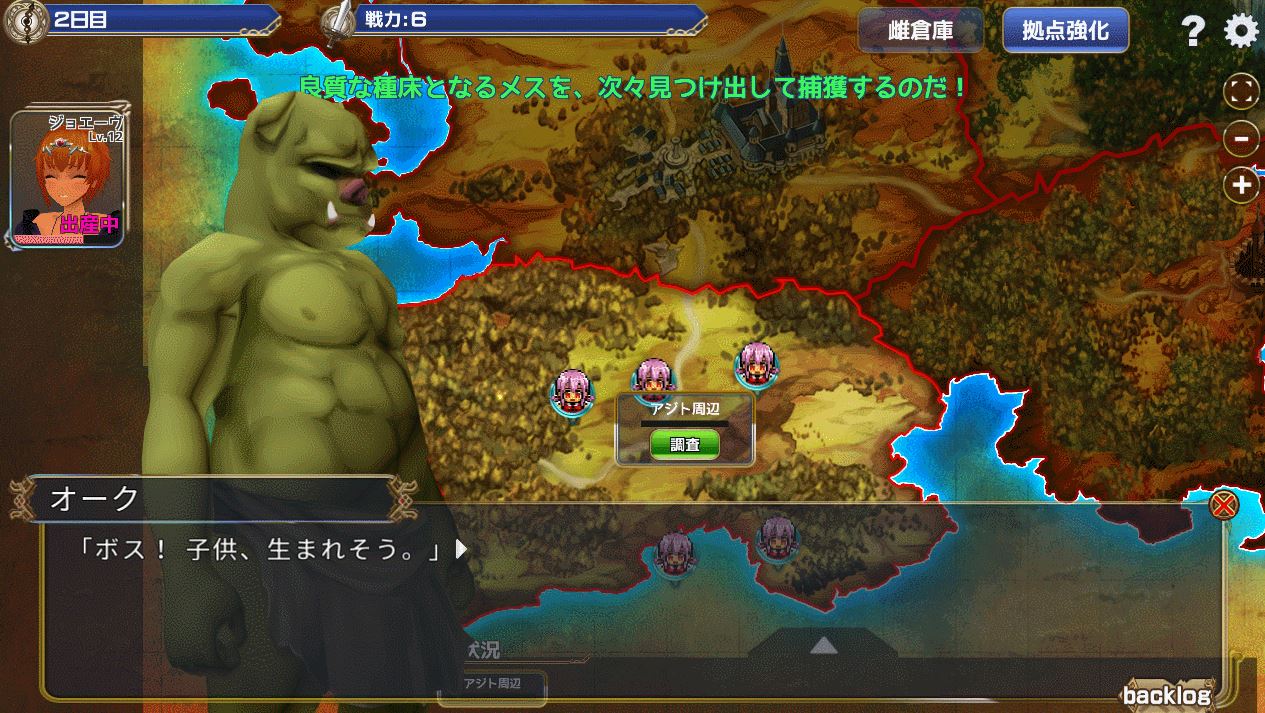Screen dimensions: 1265x713
Task: Open the 拠点強化 base upgrade menu
Action: 1065,31
